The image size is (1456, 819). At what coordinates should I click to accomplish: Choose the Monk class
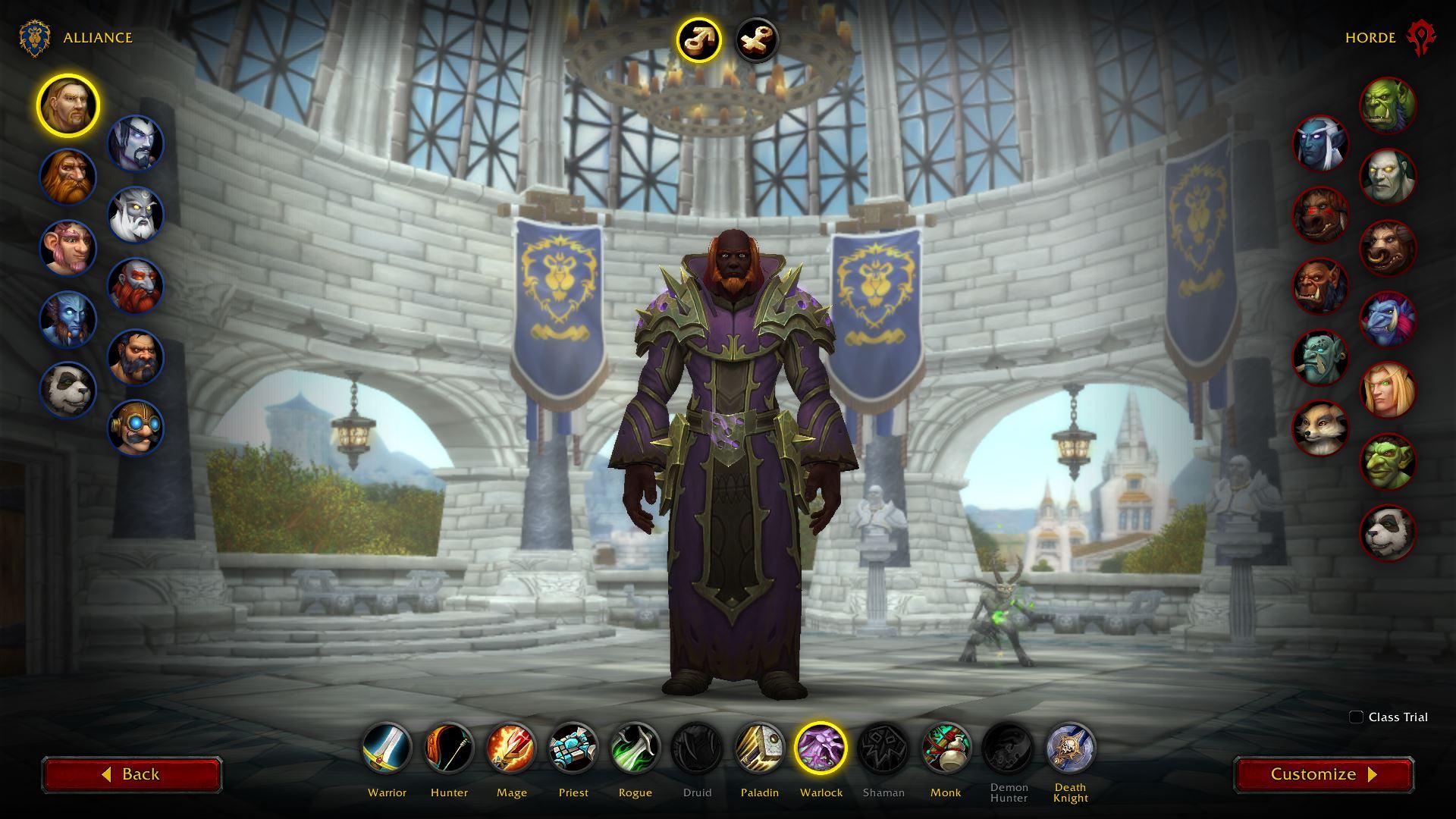click(x=946, y=748)
